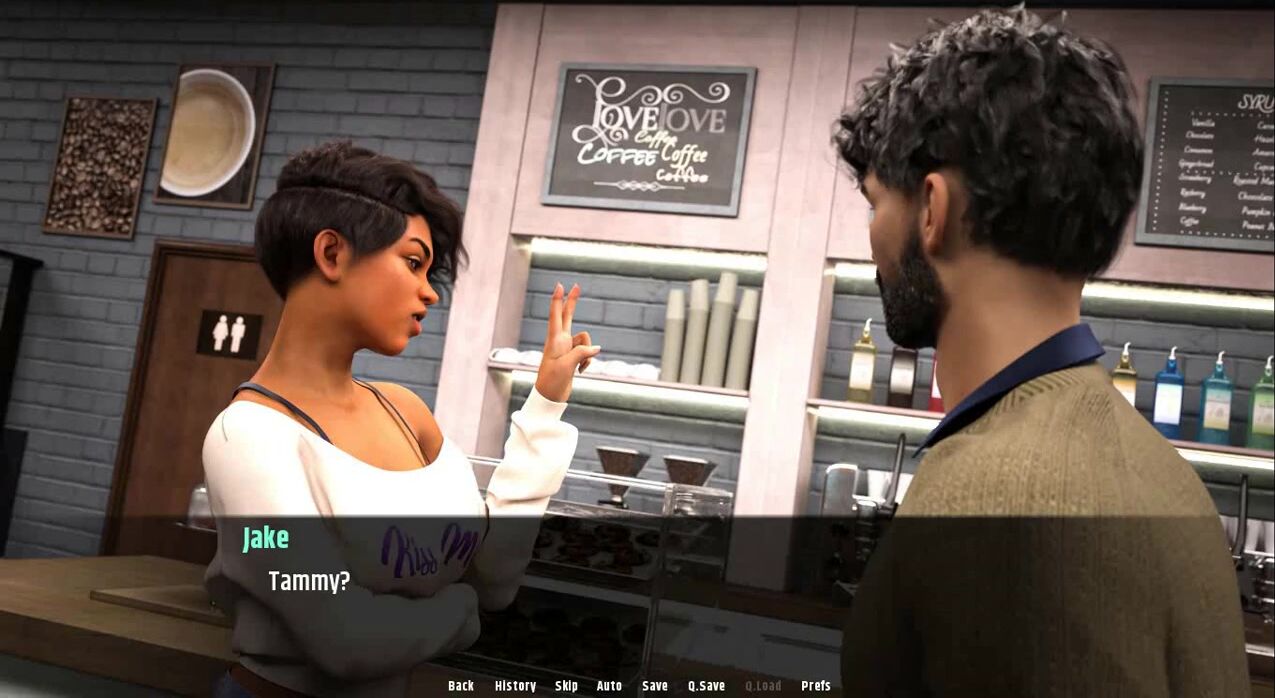
Task: Go Back to the previous line
Action: (461, 686)
